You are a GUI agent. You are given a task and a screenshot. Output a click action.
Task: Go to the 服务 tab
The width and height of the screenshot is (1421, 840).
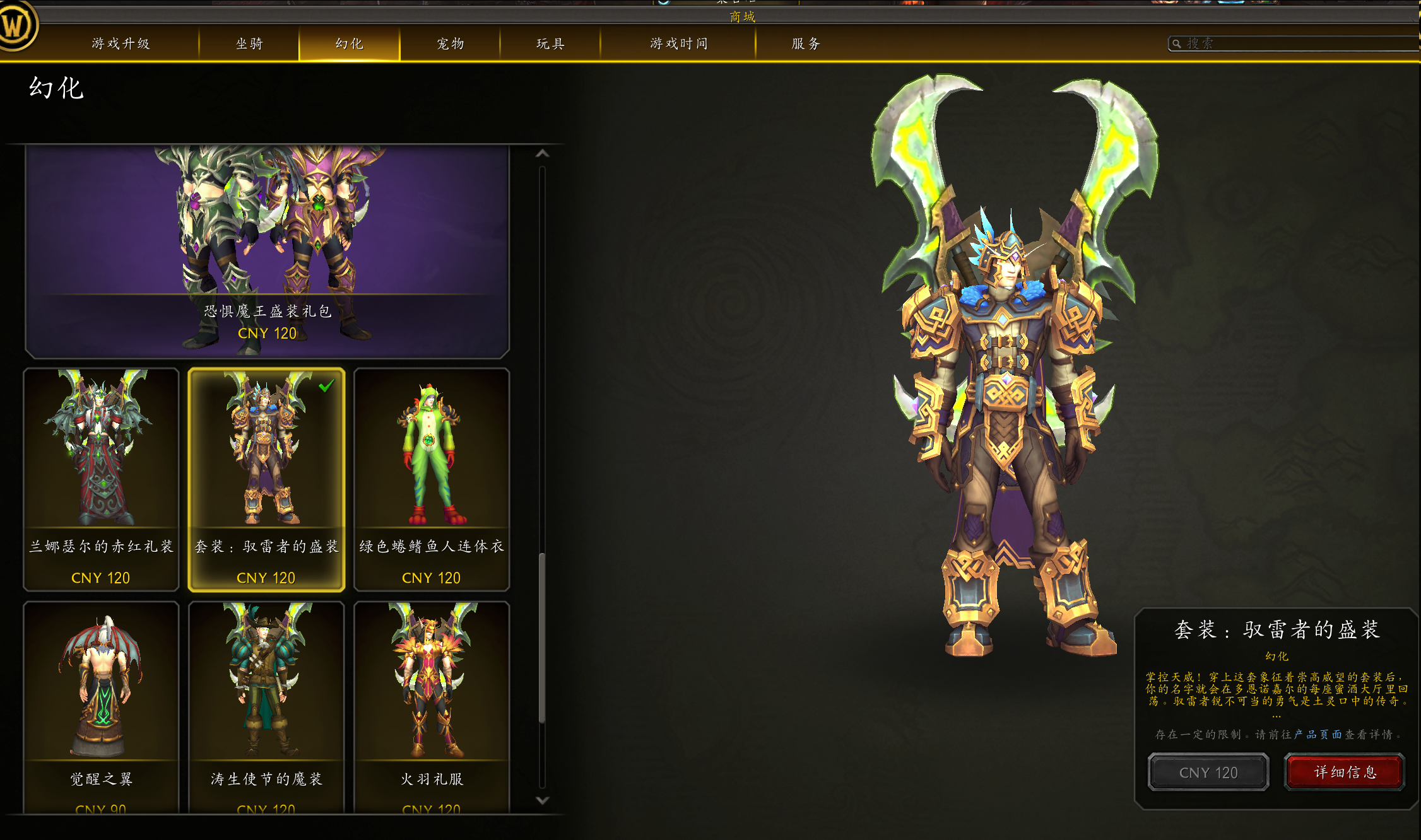pyautogui.click(x=806, y=44)
